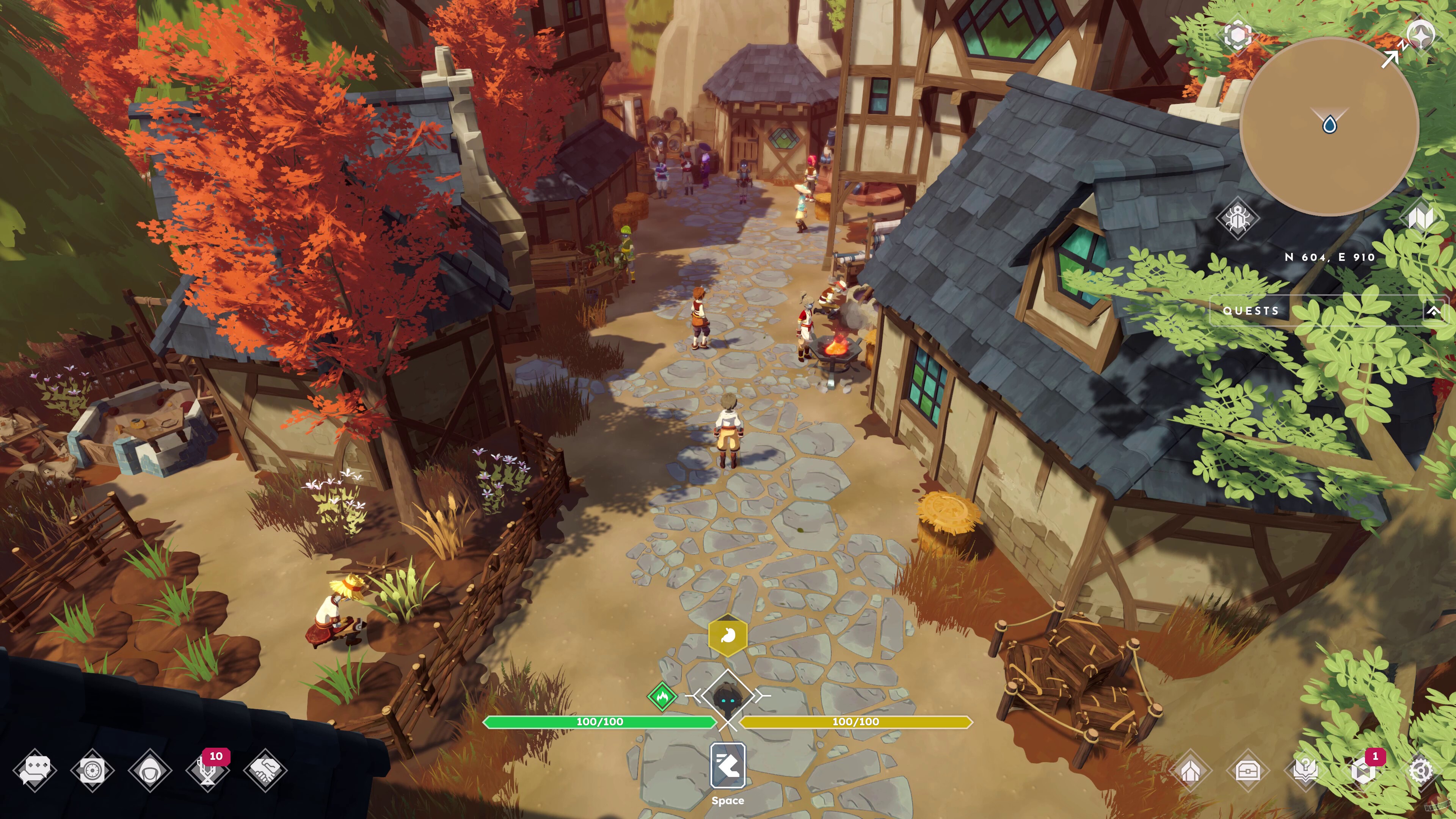Viewport: 1456px width, 819px height.
Task: Click the house icon
Action: tap(1190, 770)
